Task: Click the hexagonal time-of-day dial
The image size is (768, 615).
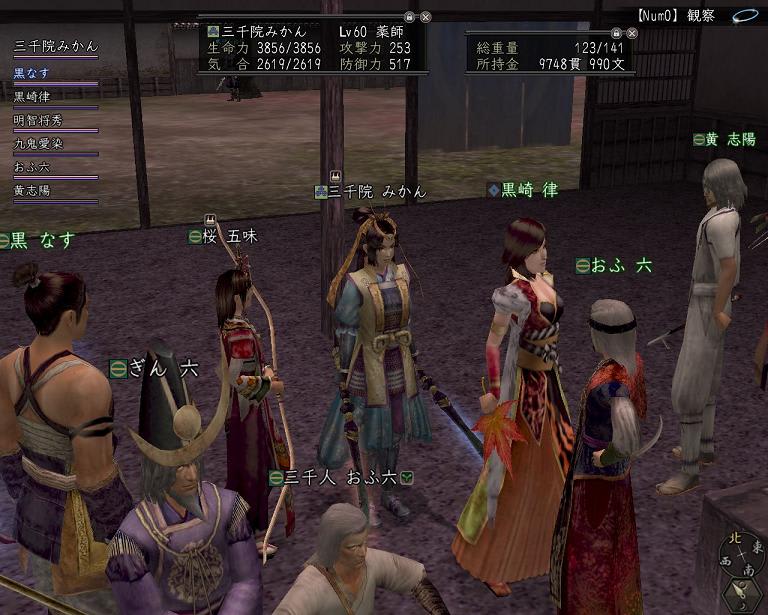Action: coord(741,594)
